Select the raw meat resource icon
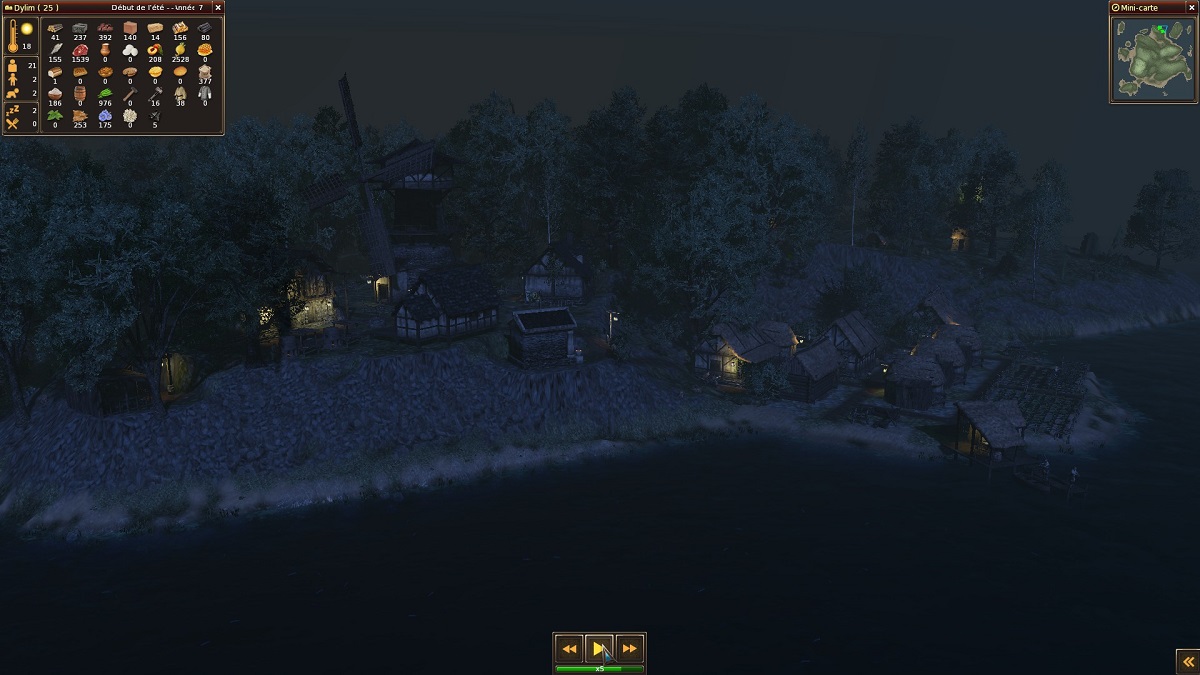The image size is (1200, 675). (80, 49)
